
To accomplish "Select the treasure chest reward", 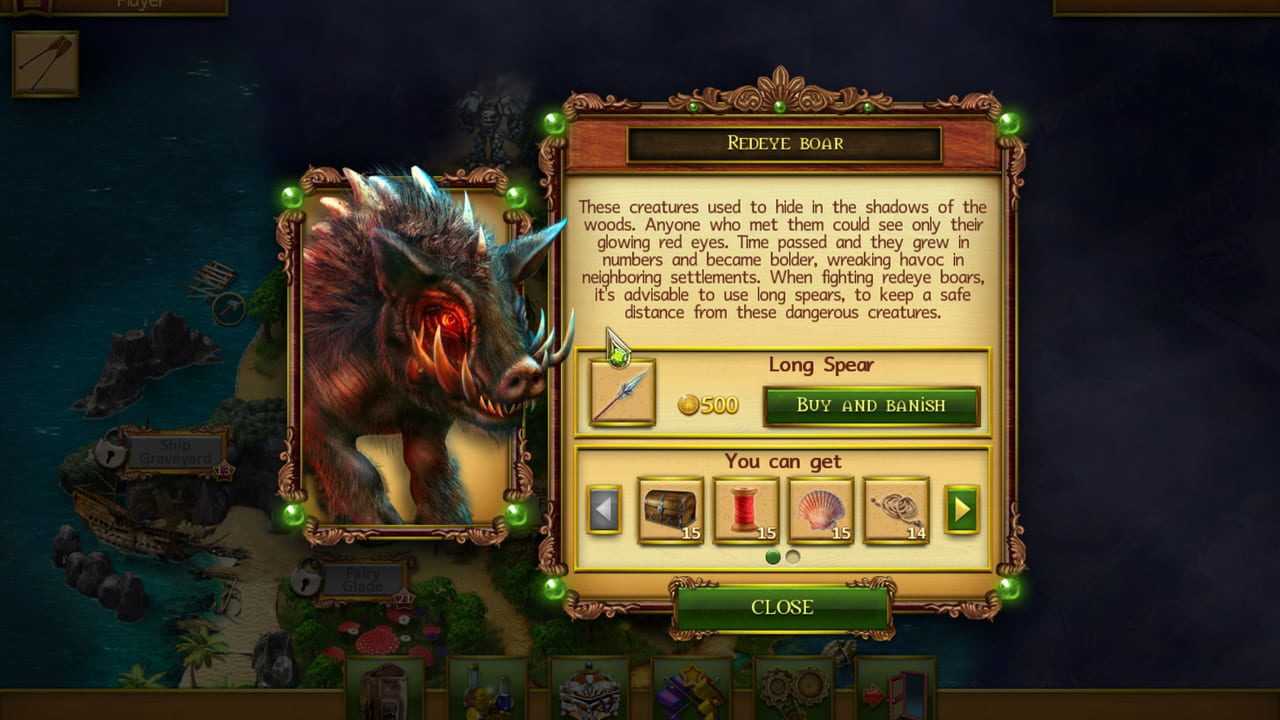I will [670, 510].
